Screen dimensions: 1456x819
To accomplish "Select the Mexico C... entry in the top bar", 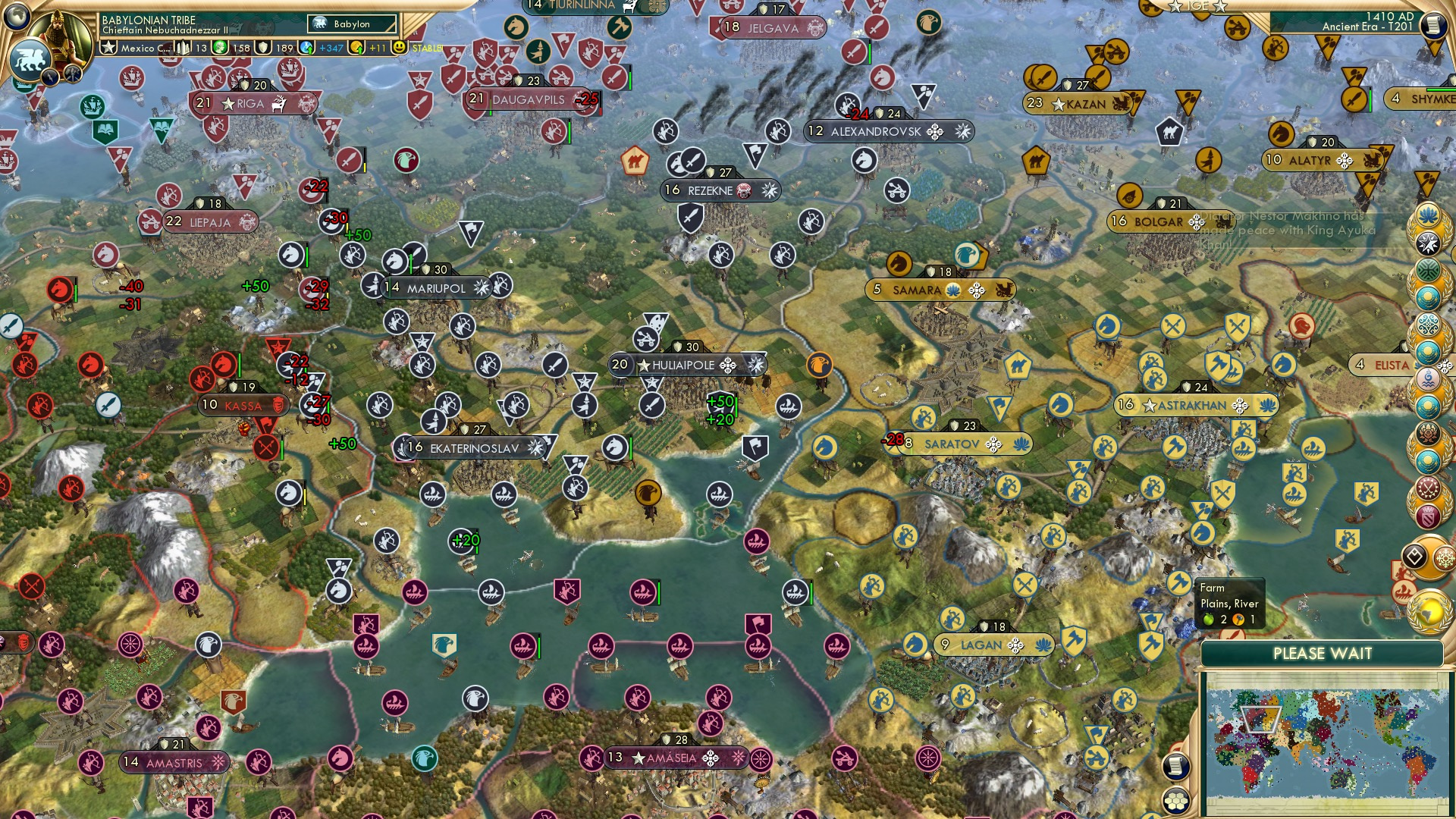I will pyautogui.click(x=141, y=47).
